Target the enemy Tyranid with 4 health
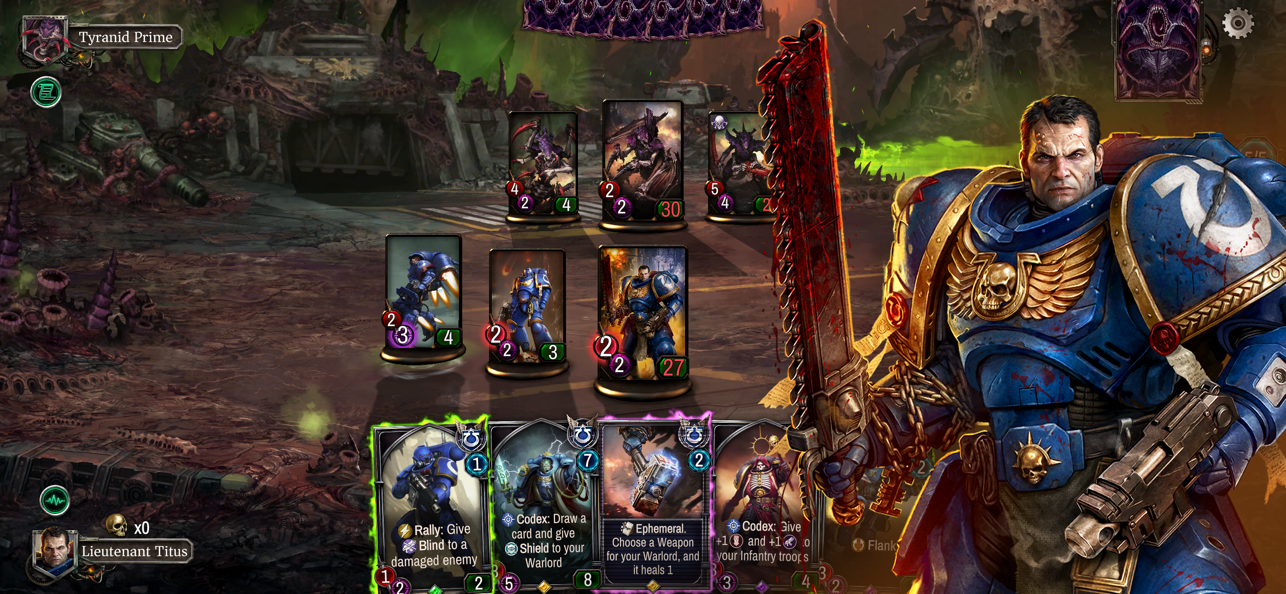The width and height of the screenshot is (1286, 594). [x=542, y=162]
